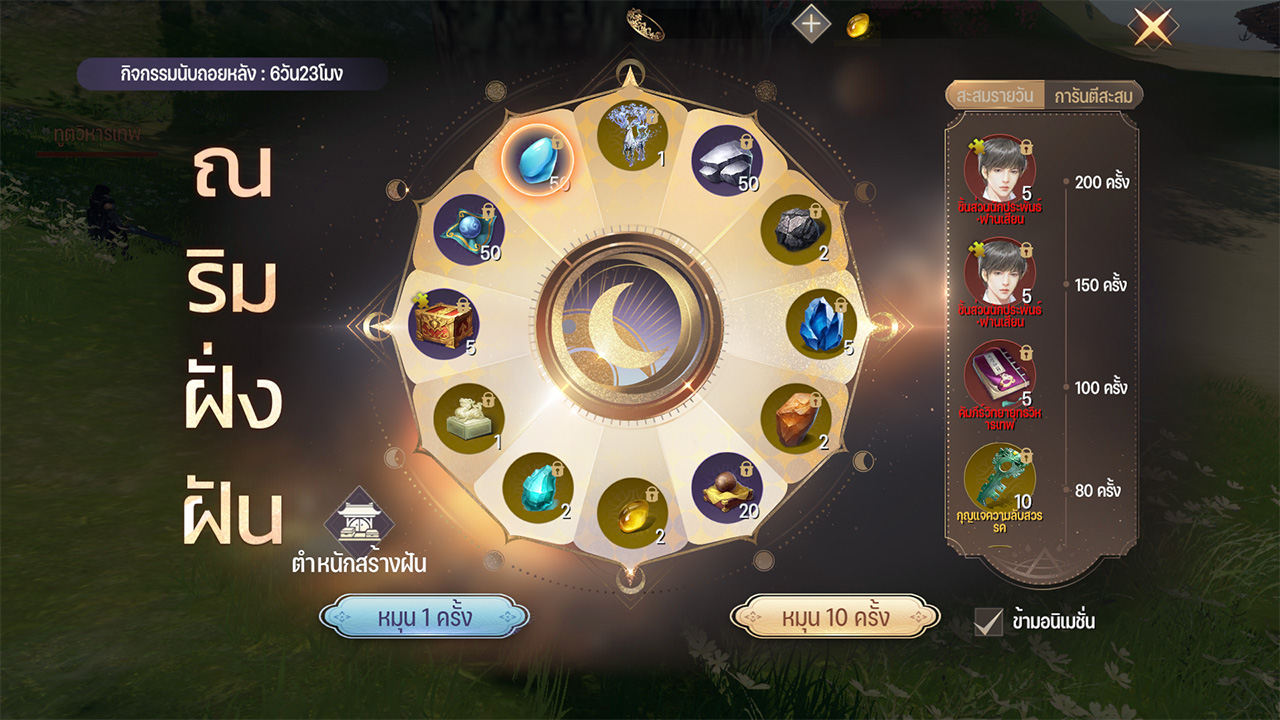This screenshot has height=720, width=1280.
Task: Switch to the การันตีสะสม tab
Action: (1093, 96)
